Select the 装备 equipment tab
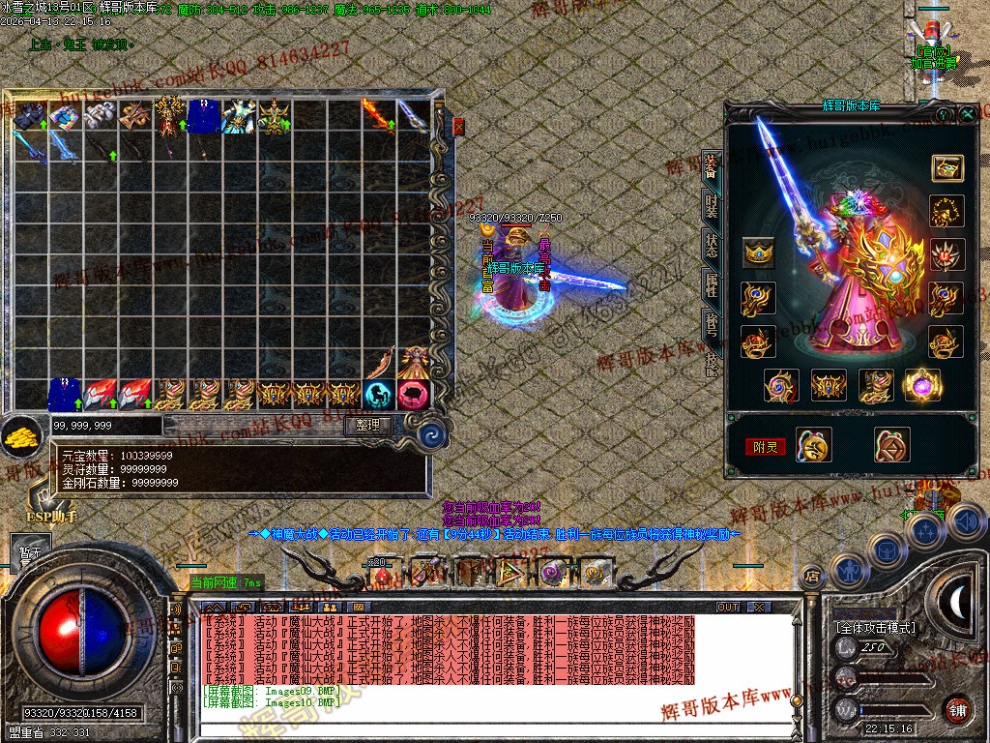Viewport: 990px width, 743px height. pyautogui.click(x=711, y=167)
